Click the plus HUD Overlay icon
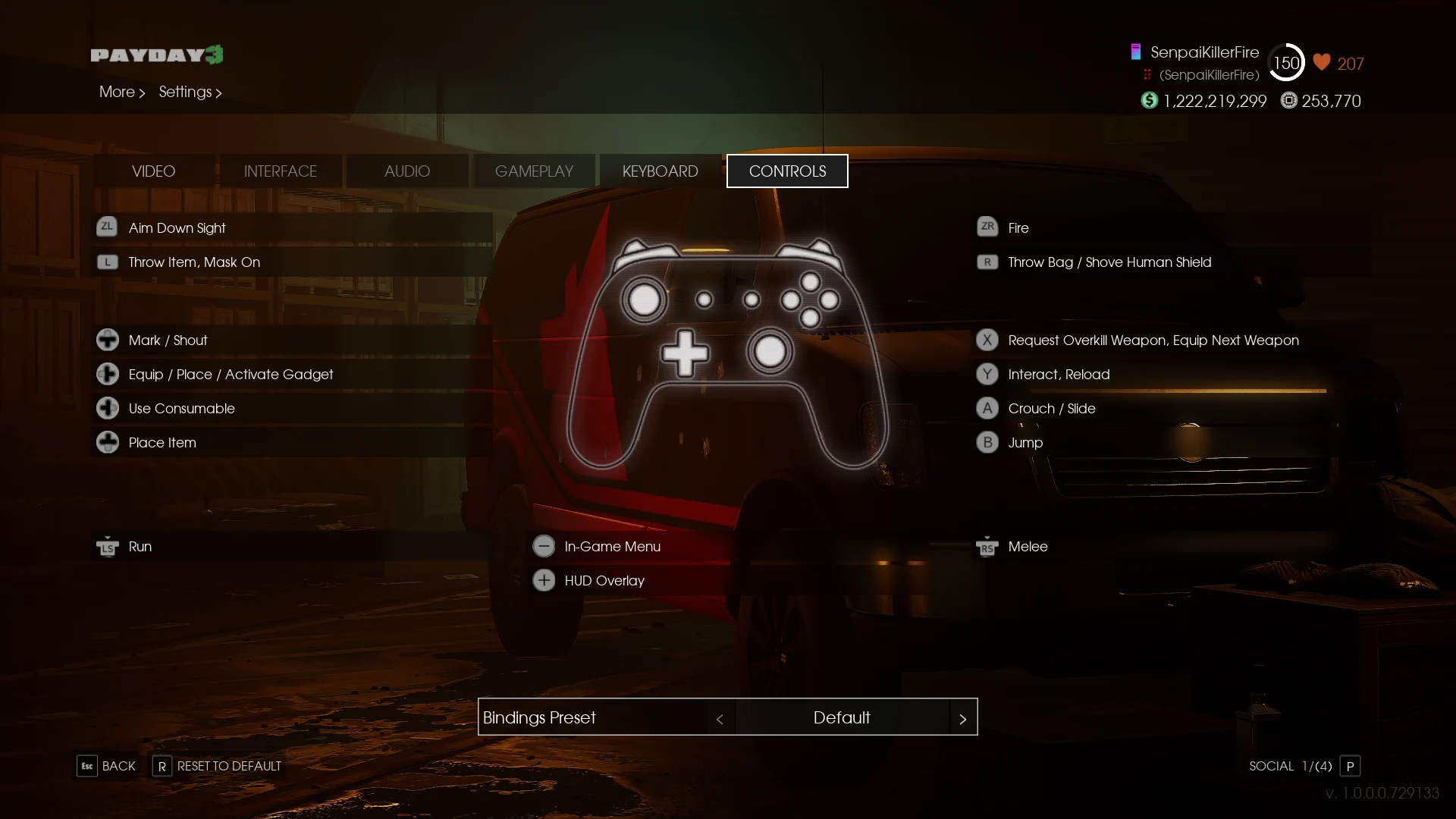The height and width of the screenshot is (819, 1456). (544, 580)
